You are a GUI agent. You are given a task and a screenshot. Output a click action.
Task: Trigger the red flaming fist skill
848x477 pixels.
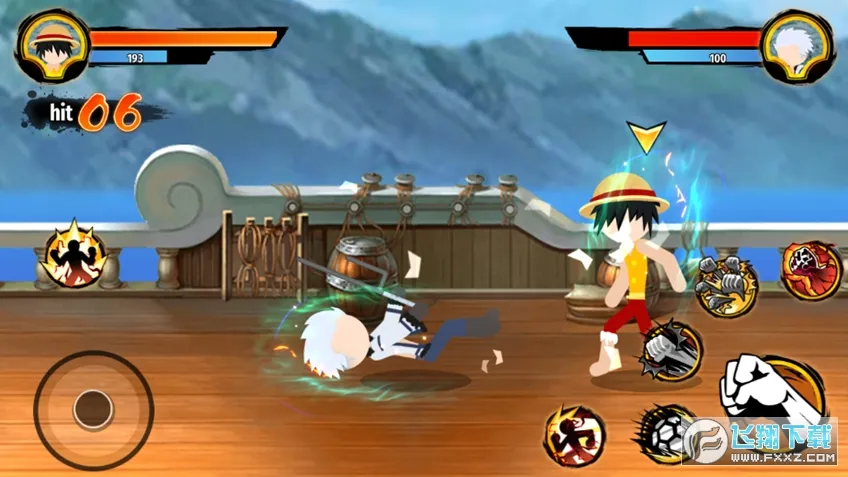coord(811,269)
